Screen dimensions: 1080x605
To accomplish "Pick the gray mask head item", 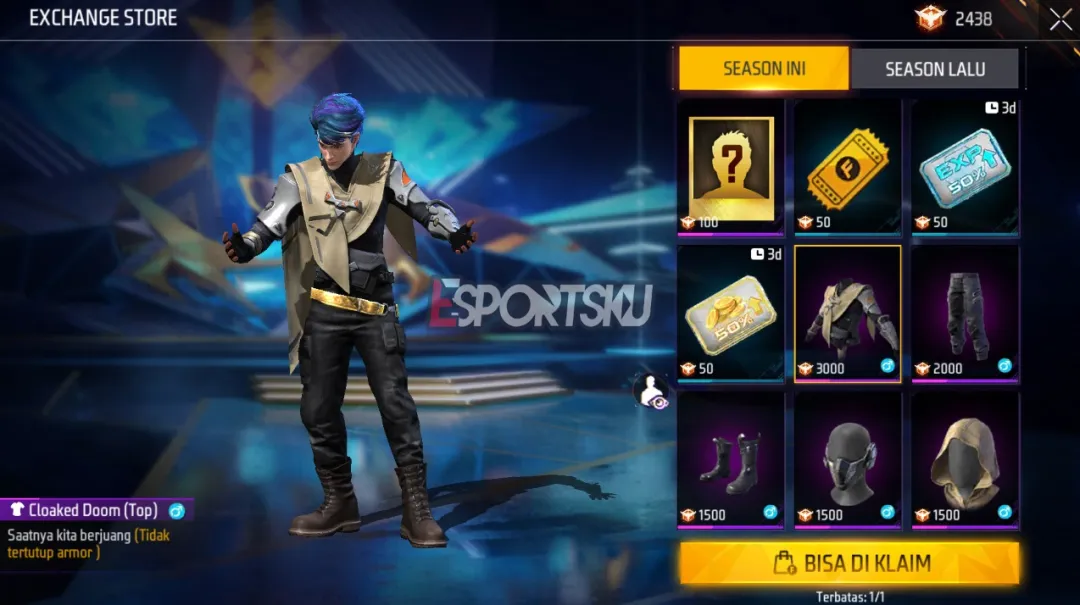I will point(848,460).
